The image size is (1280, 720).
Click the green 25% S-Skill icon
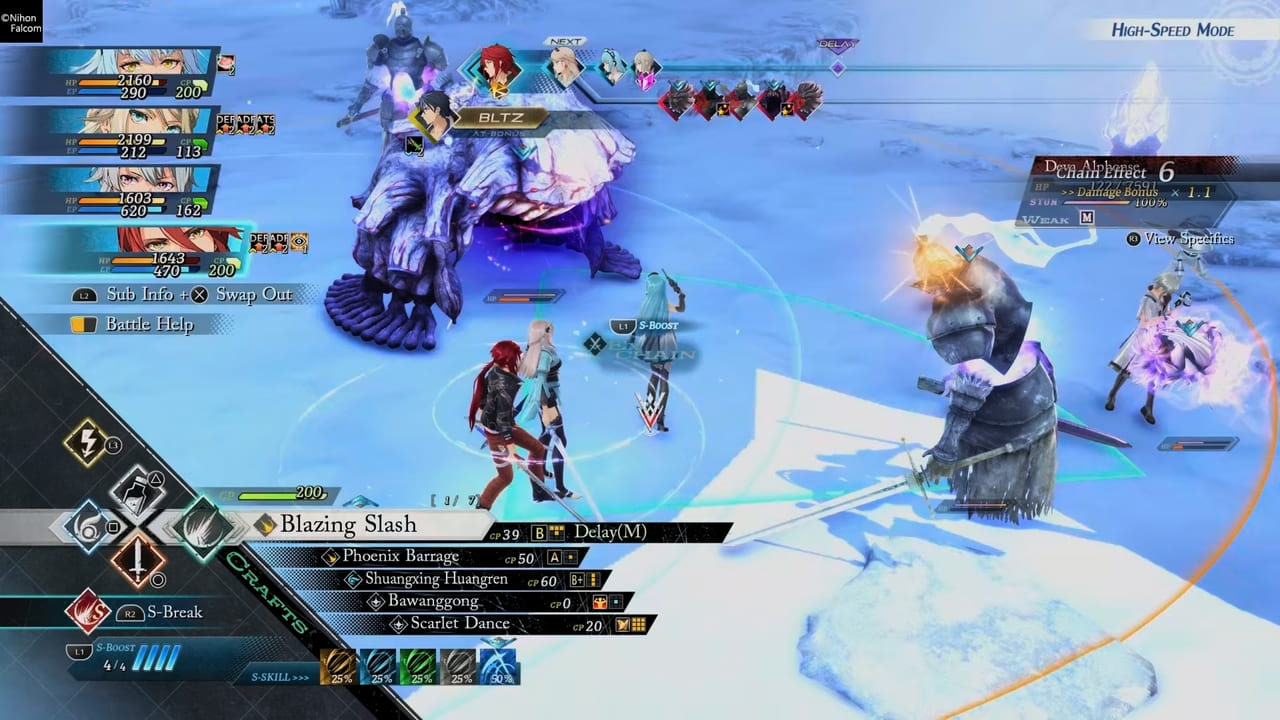click(x=419, y=667)
